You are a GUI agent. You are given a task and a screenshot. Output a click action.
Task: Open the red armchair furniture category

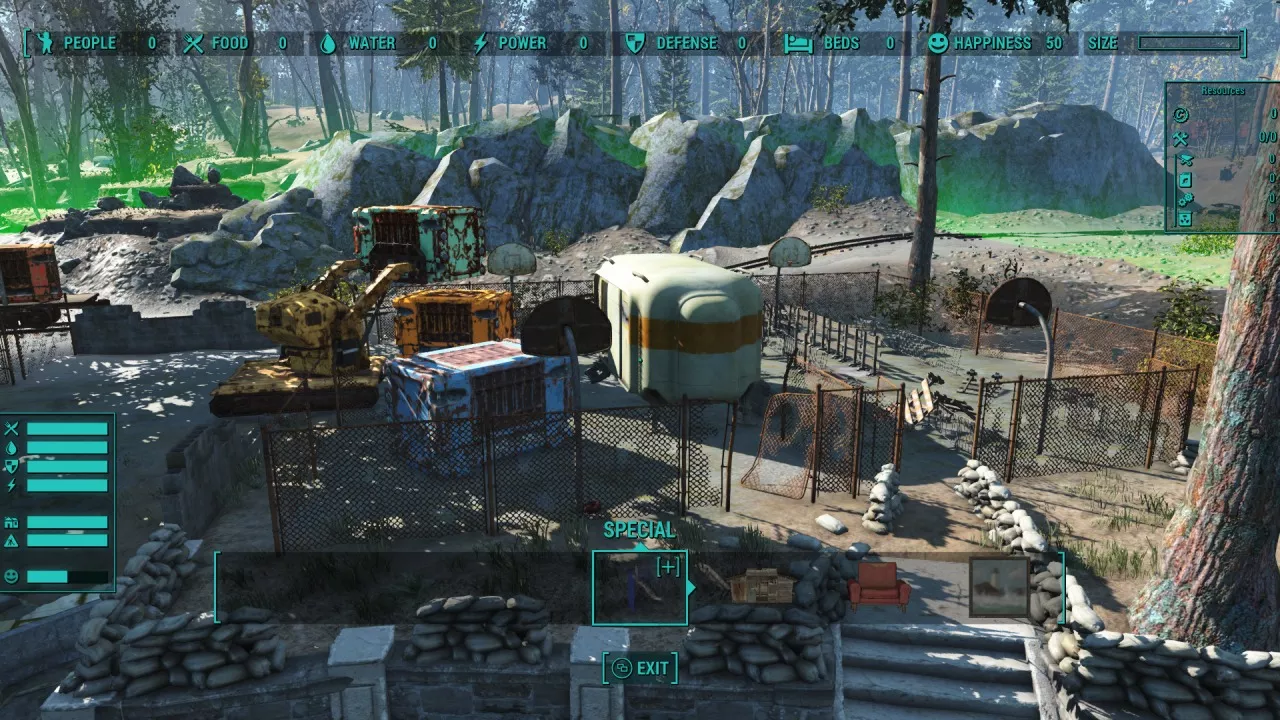tap(879, 586)
